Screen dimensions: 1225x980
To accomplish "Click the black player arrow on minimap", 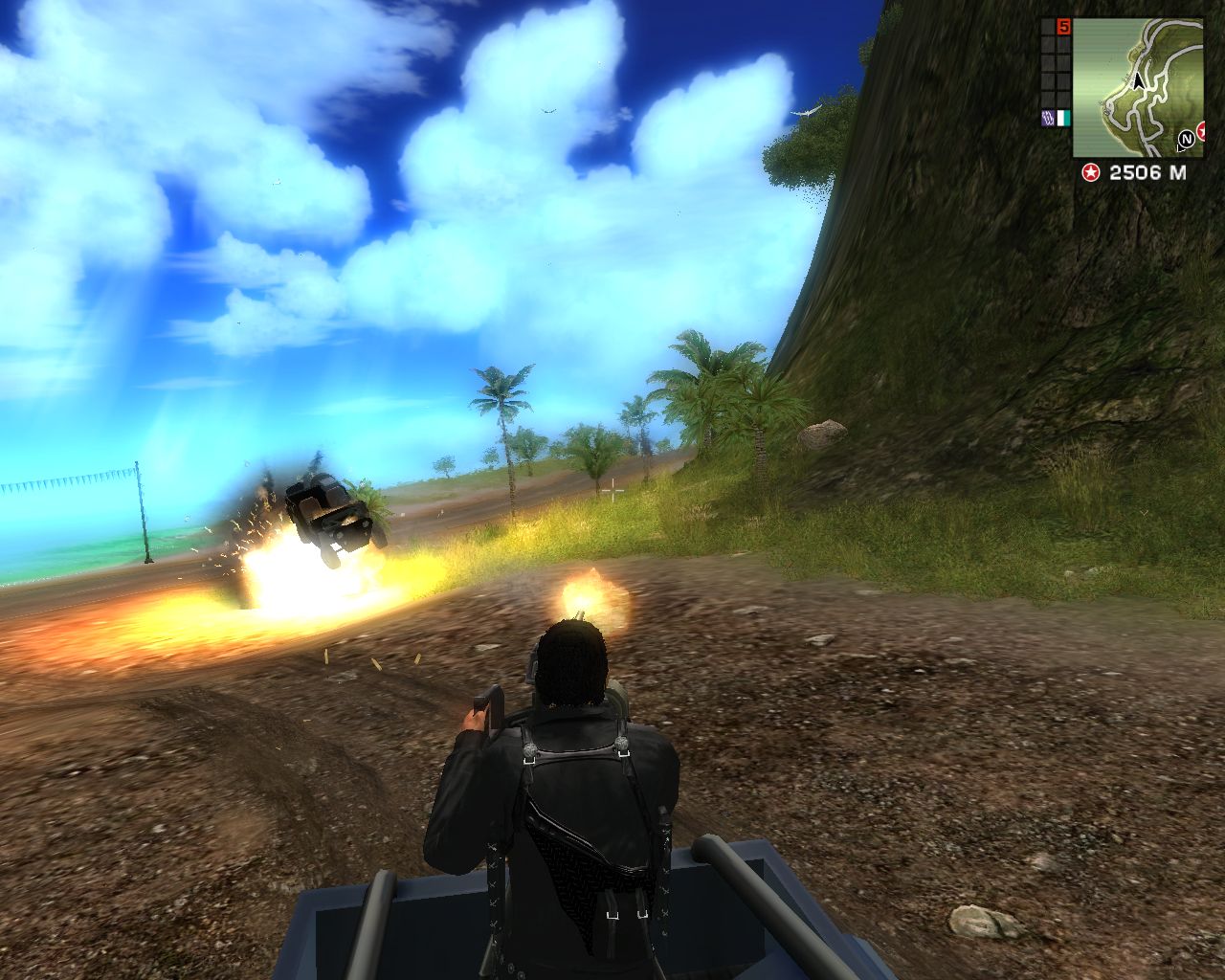I will point(1138,82).
